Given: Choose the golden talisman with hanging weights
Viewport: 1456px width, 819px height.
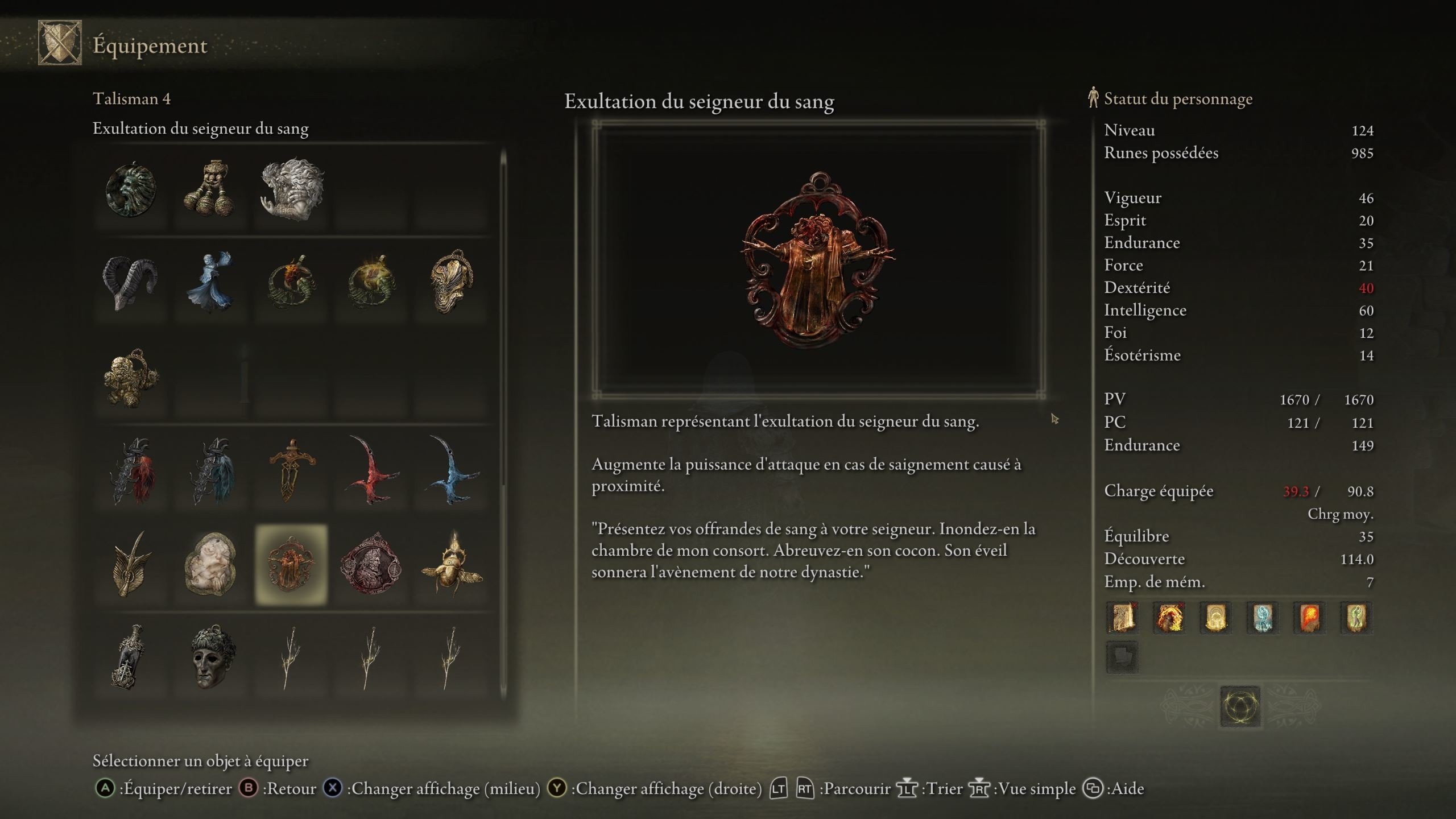Looking at the screenshot, I should (210, 189).
